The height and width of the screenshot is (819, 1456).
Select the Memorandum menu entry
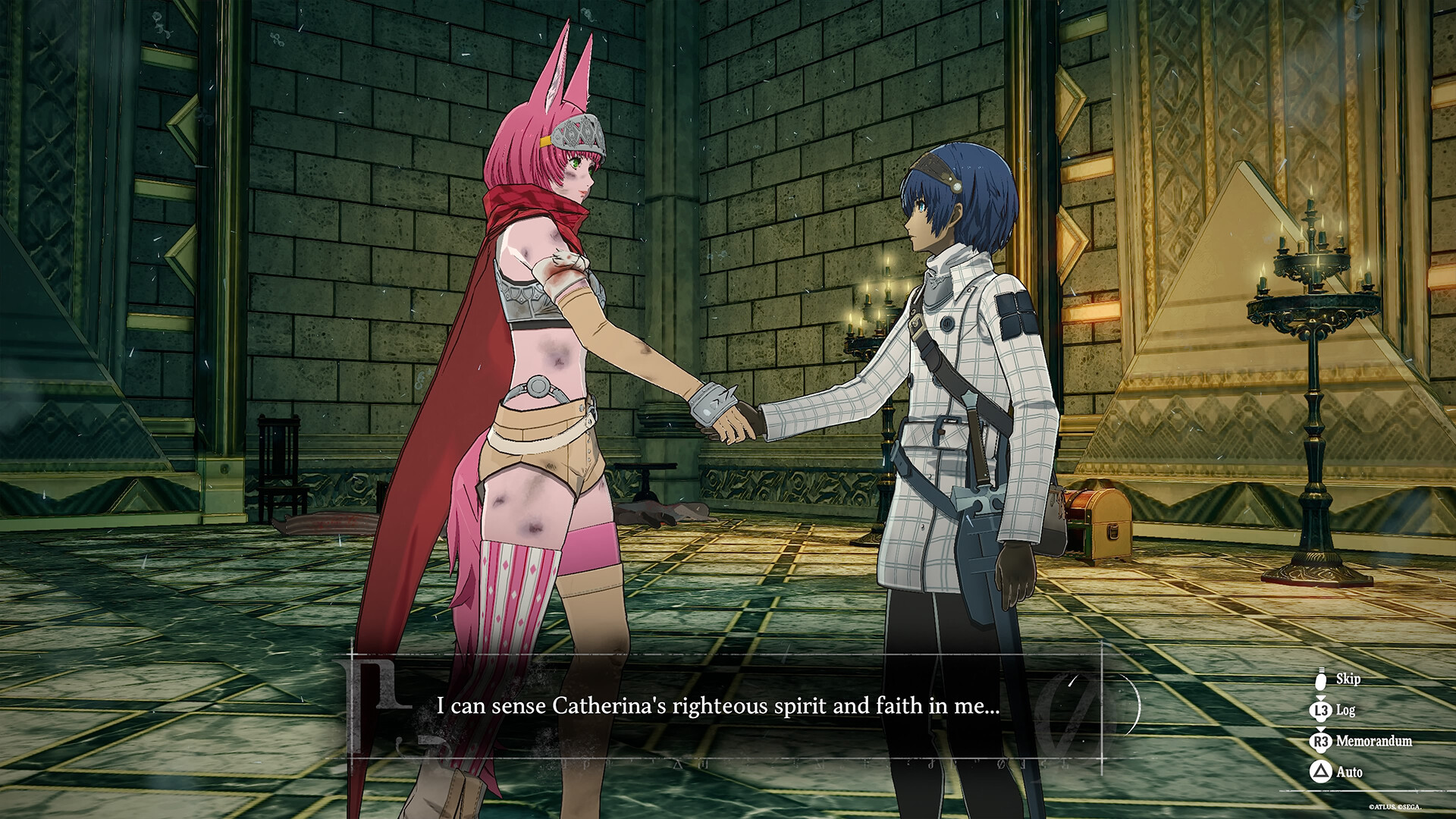click(x=1373, y=740)
